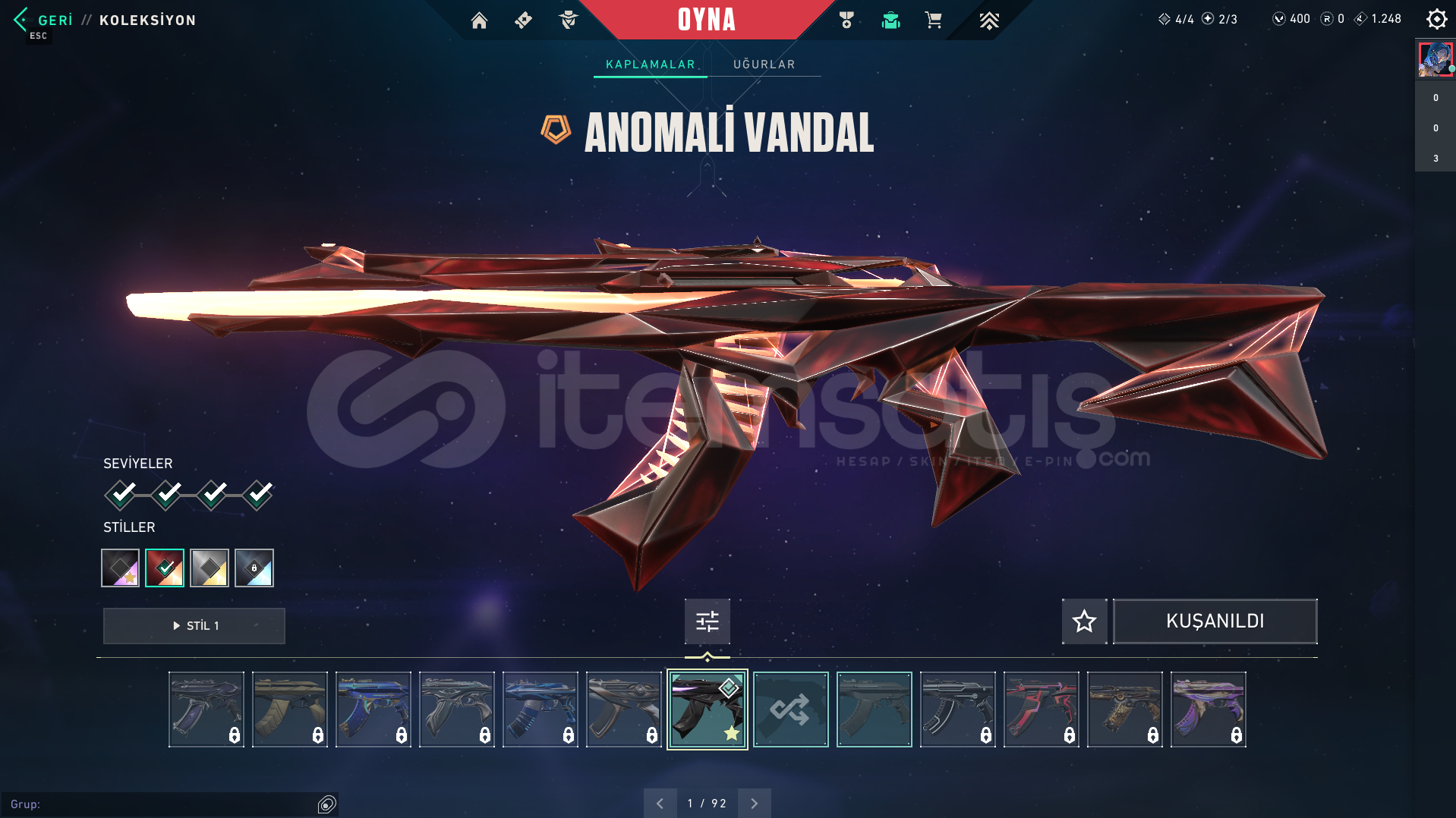Click the KUŞANILDI button
The height and width of the screenshot is (818, 1456).
tap(1214, 621)
